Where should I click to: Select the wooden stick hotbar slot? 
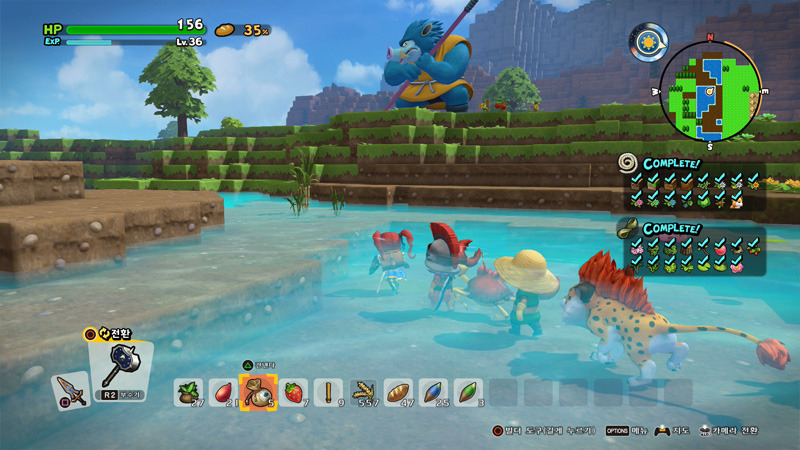pos(328,392)
